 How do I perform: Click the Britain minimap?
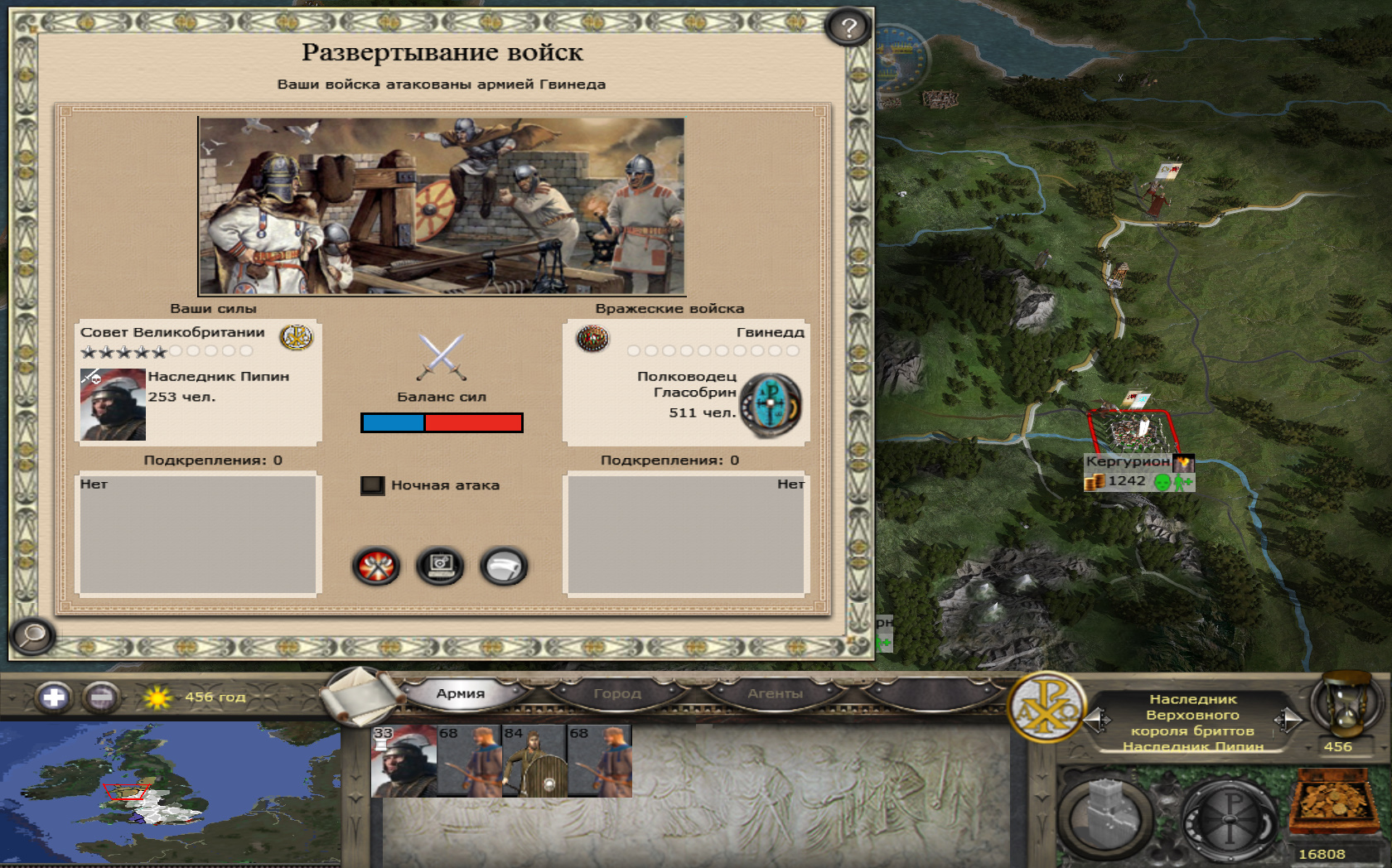click(x=170, y=793)
